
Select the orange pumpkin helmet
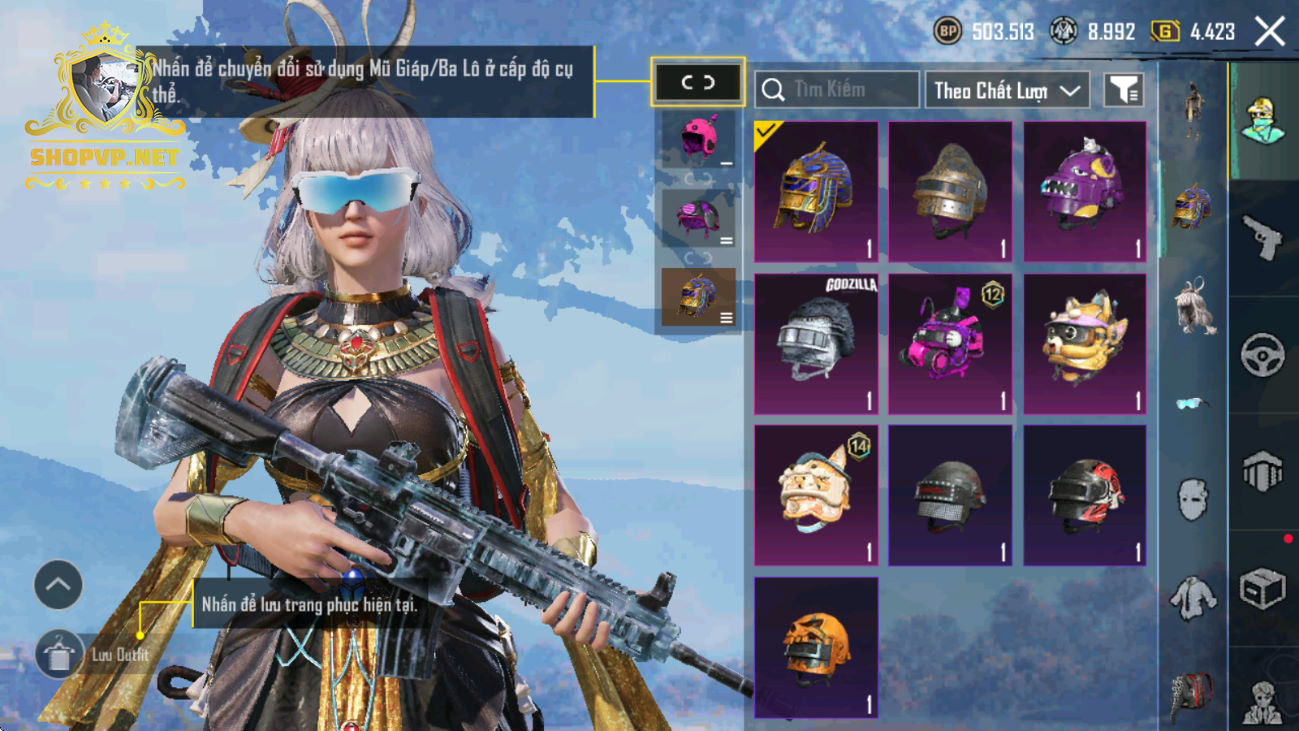pos(816,647)
